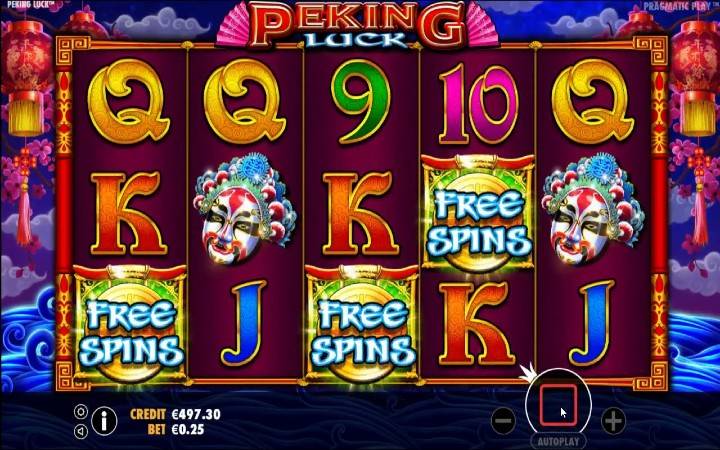
Task: Open the Autoplay options
Action: (x=559, y=441)
